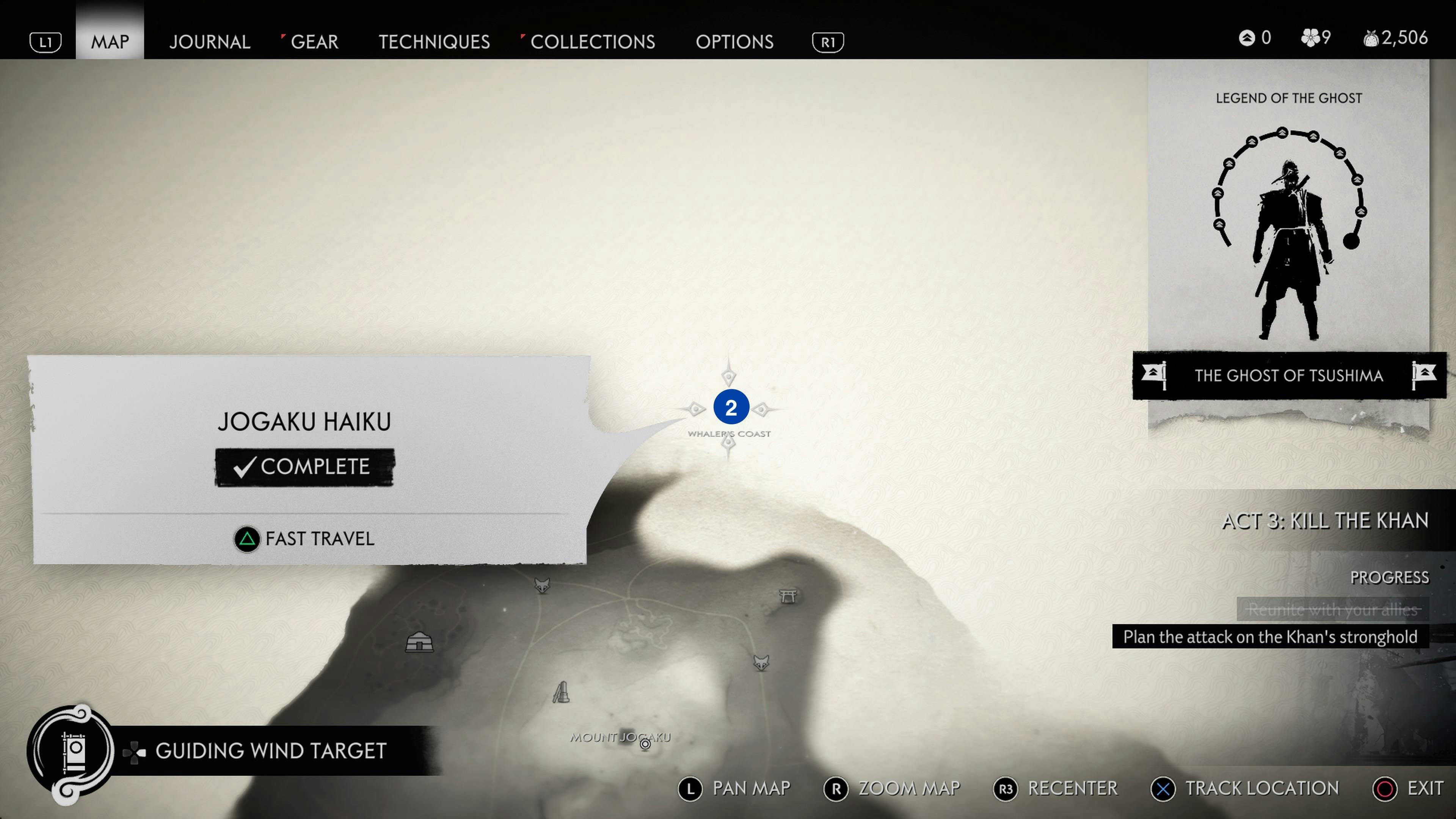
Task: Switch to the Journal tab
Action: (210, 41)
